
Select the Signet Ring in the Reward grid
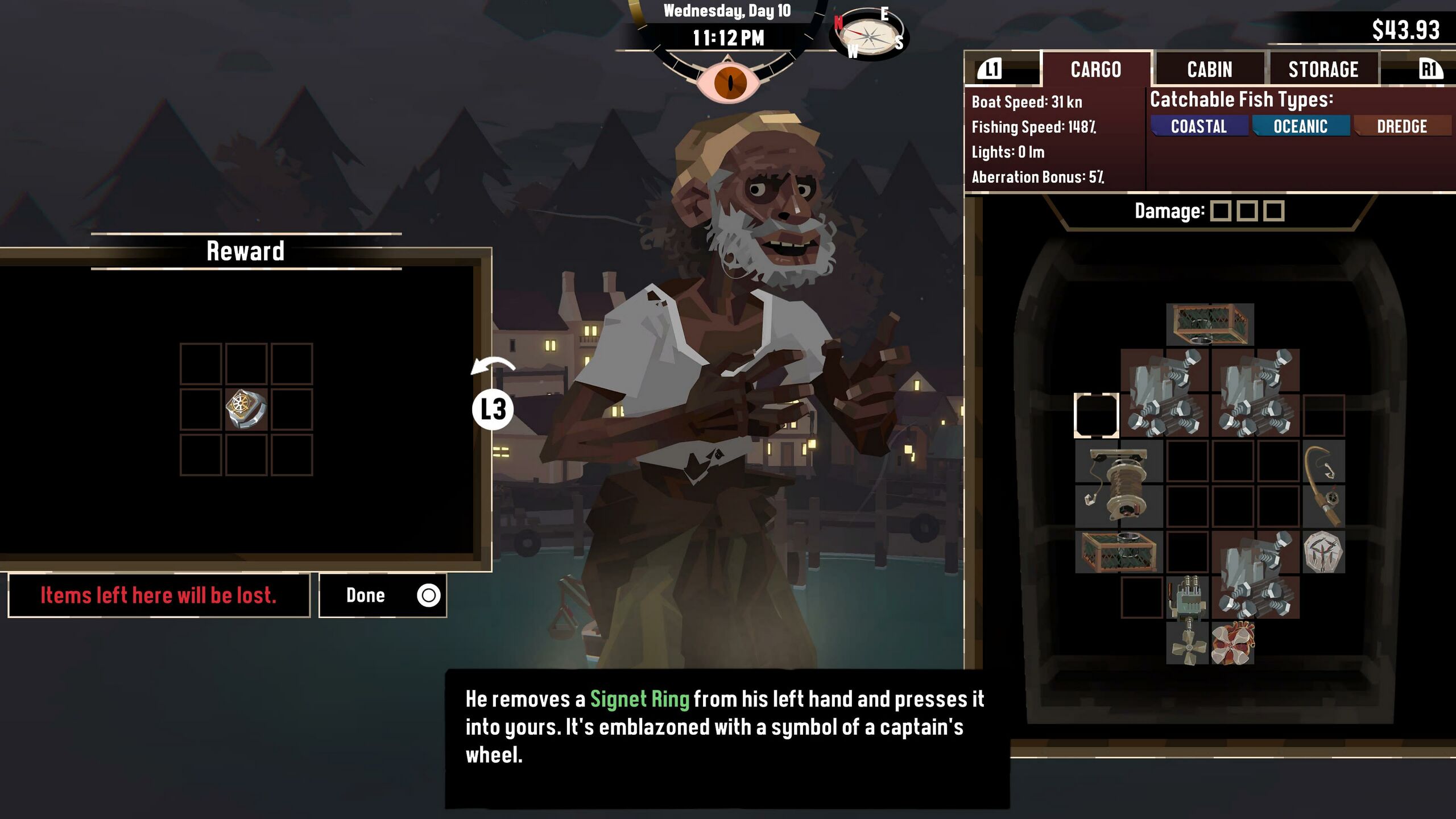point(246,409)
